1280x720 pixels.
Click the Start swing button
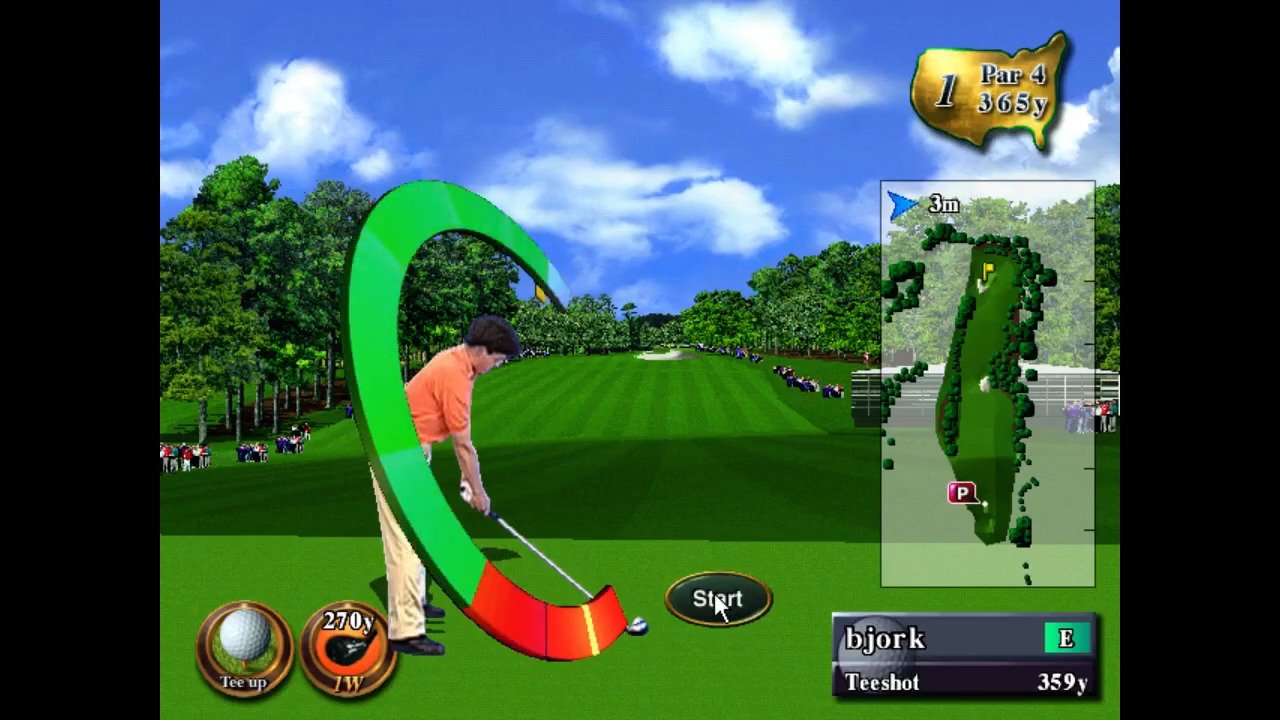(718, 599)
